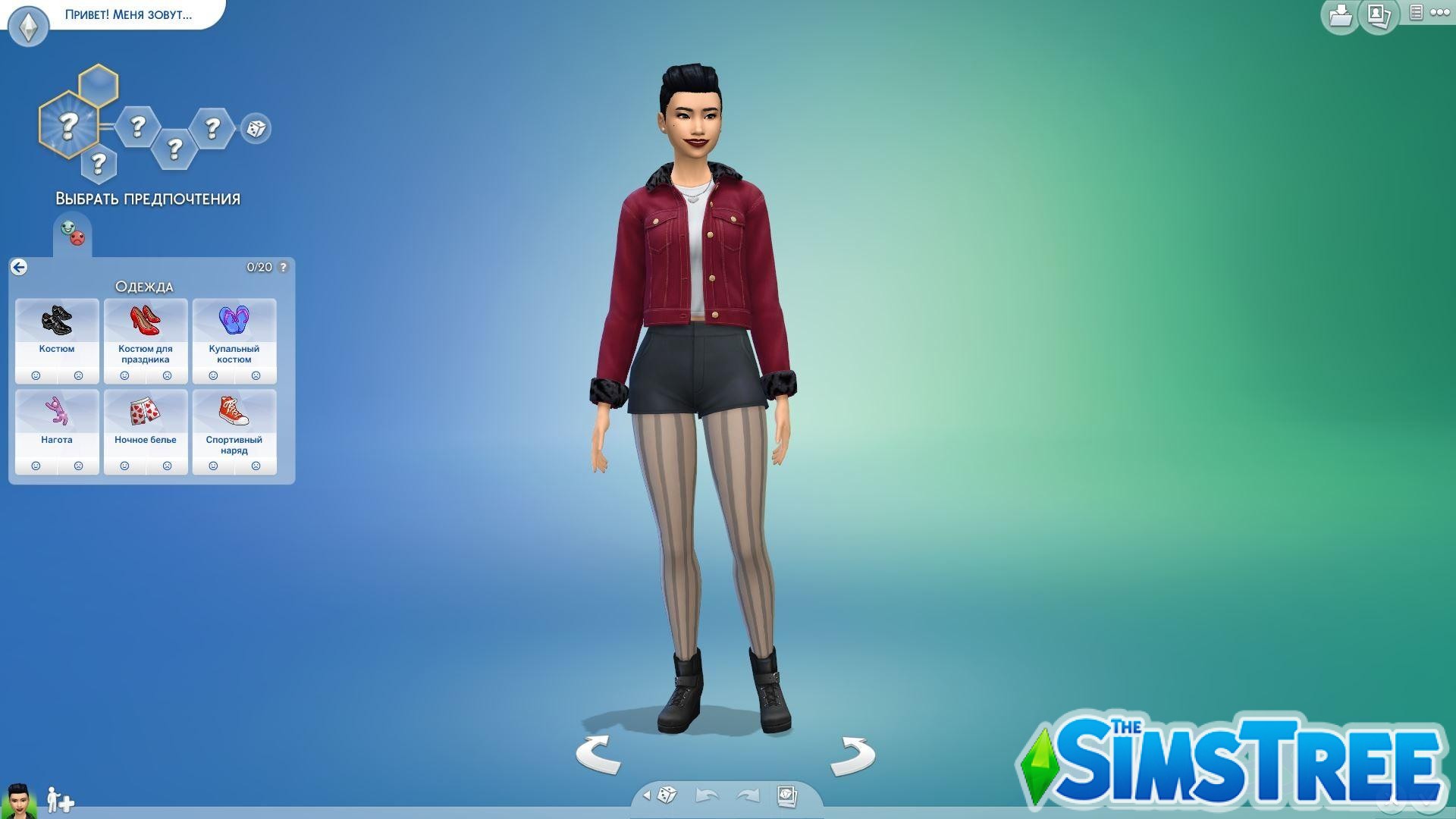Click the redo arrow at the bottom

click(747, 796)
